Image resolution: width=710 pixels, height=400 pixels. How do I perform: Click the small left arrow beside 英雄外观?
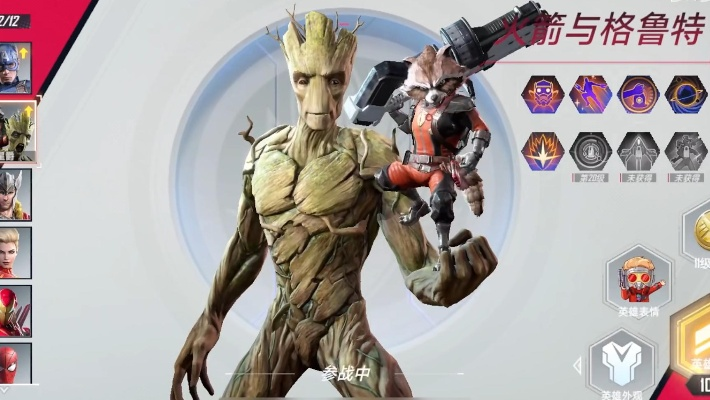[575, 364]
